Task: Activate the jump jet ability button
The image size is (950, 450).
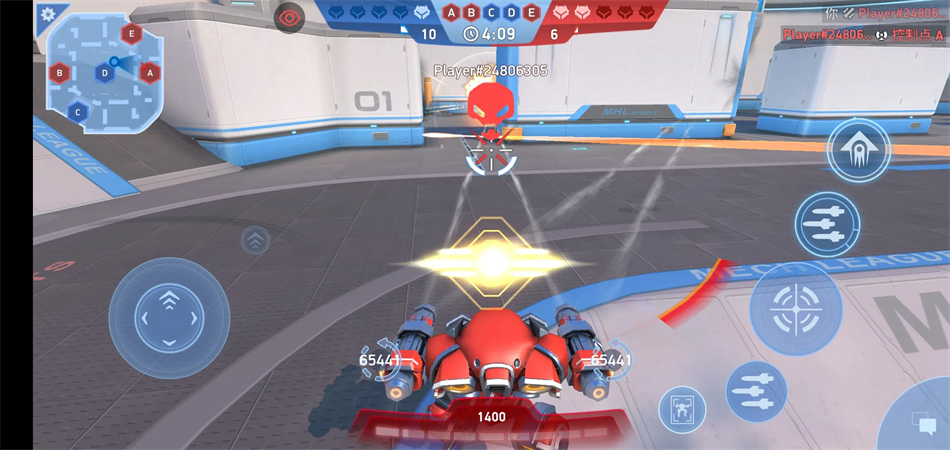Action: pyautogui.click(x=859, y=150)
